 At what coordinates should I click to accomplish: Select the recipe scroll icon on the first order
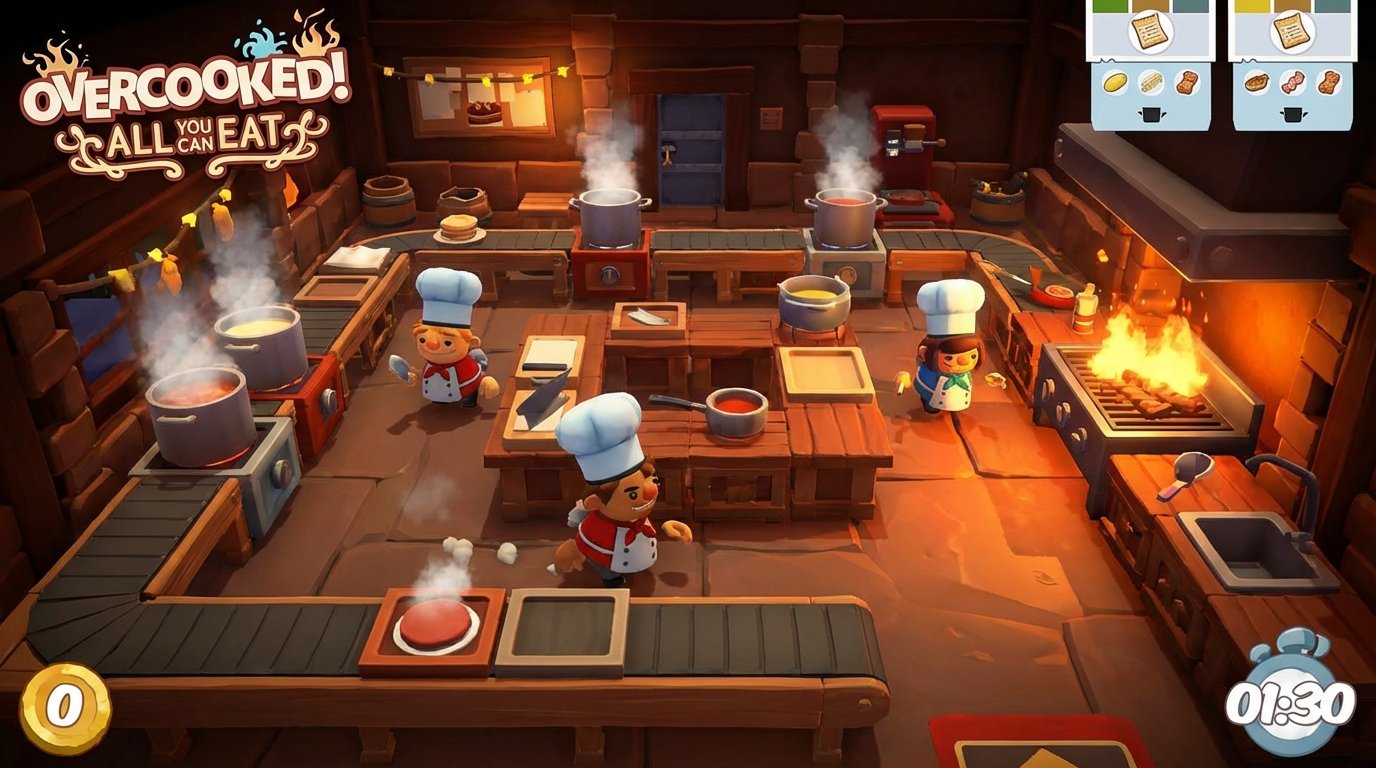tap(1150, 32)
